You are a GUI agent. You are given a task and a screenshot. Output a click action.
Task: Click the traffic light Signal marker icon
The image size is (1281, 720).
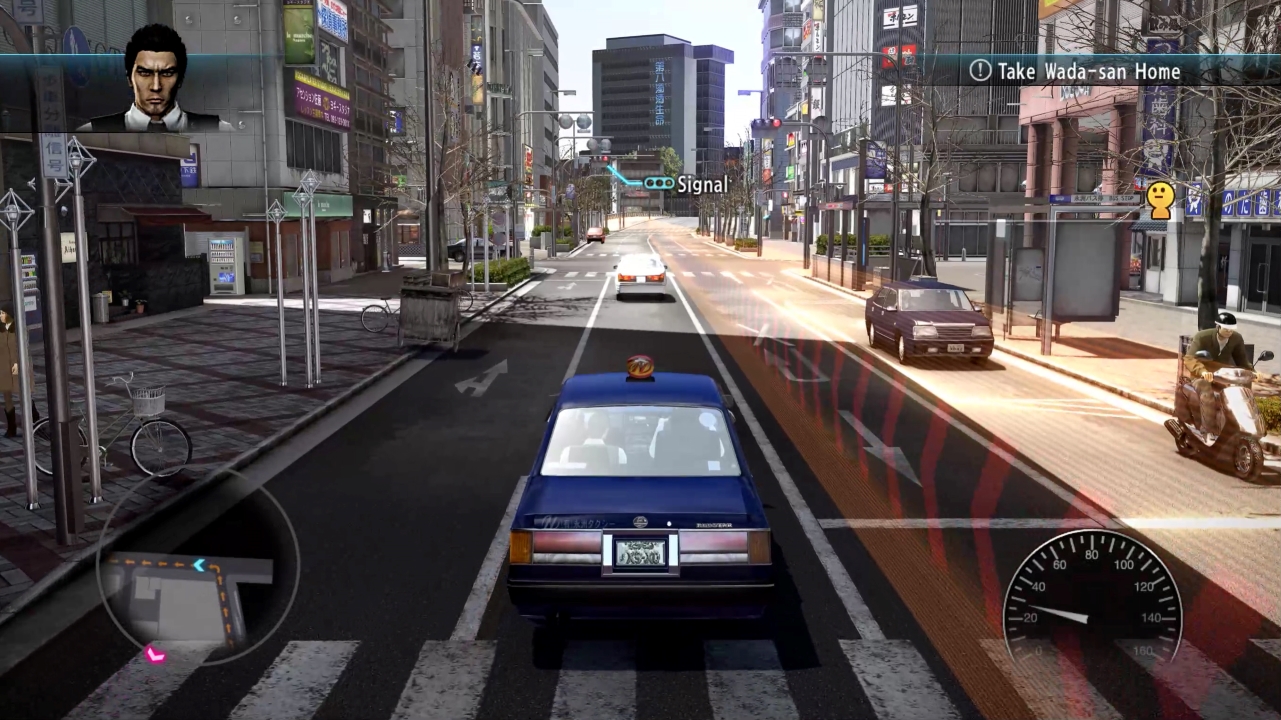click(659, 183)
